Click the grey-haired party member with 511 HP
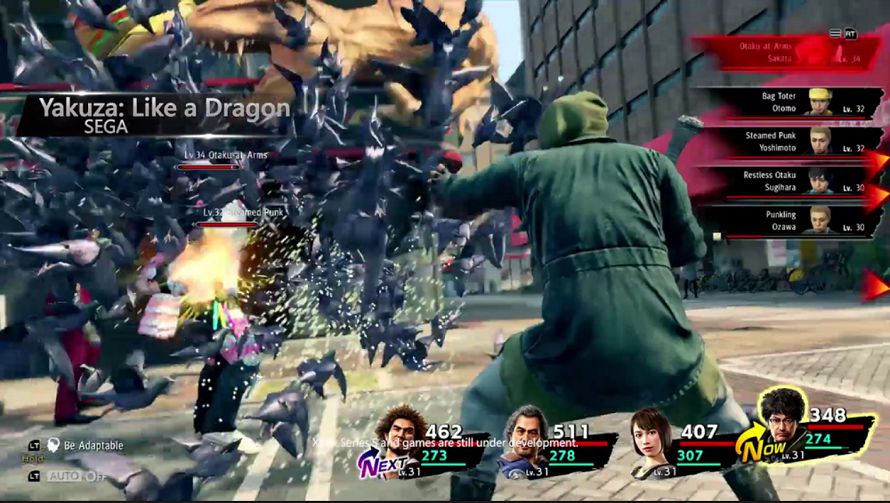The width and height of the screenshot is (890, 503). (525, 432)
